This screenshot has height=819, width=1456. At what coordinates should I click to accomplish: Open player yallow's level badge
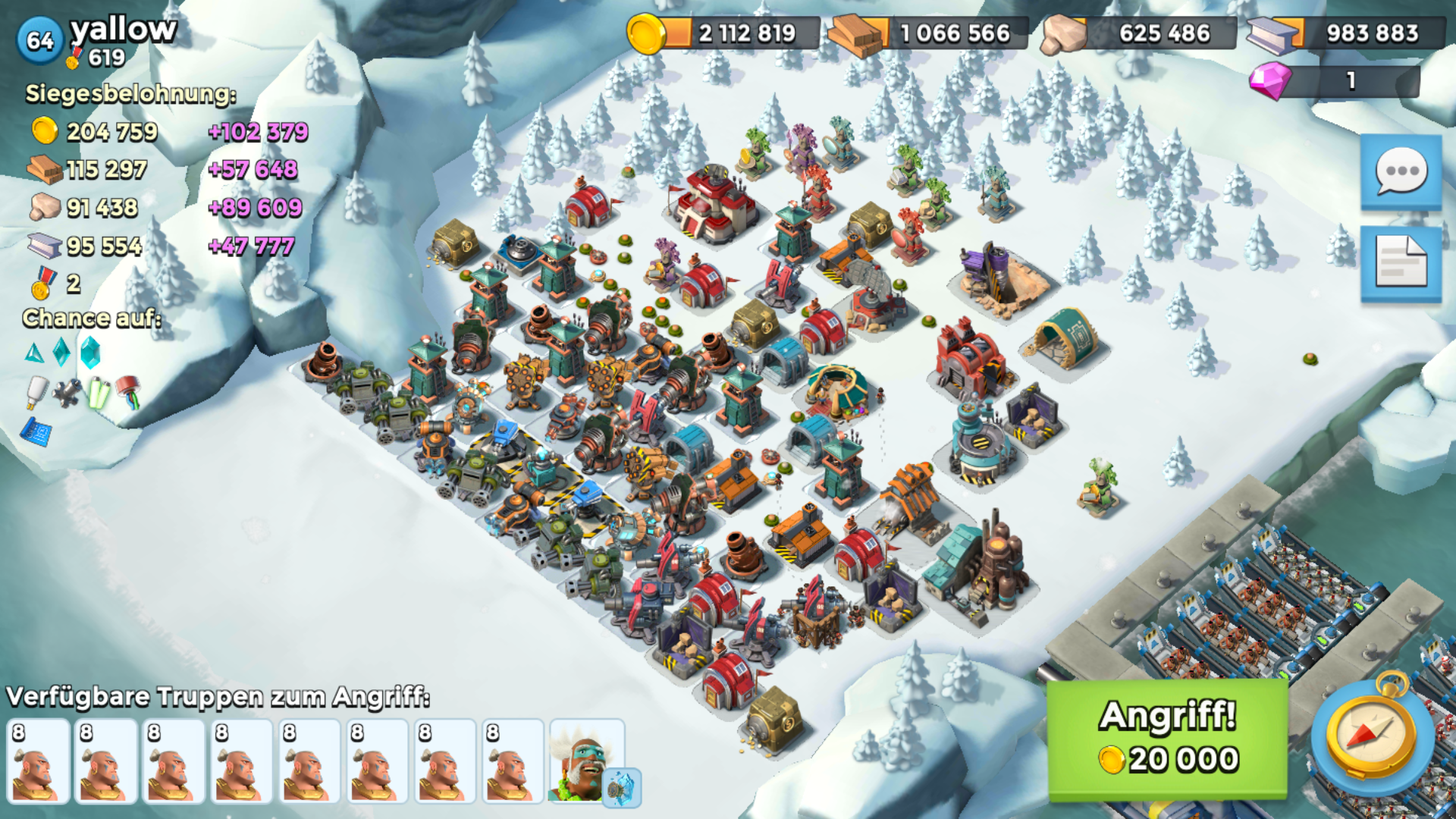39,40
